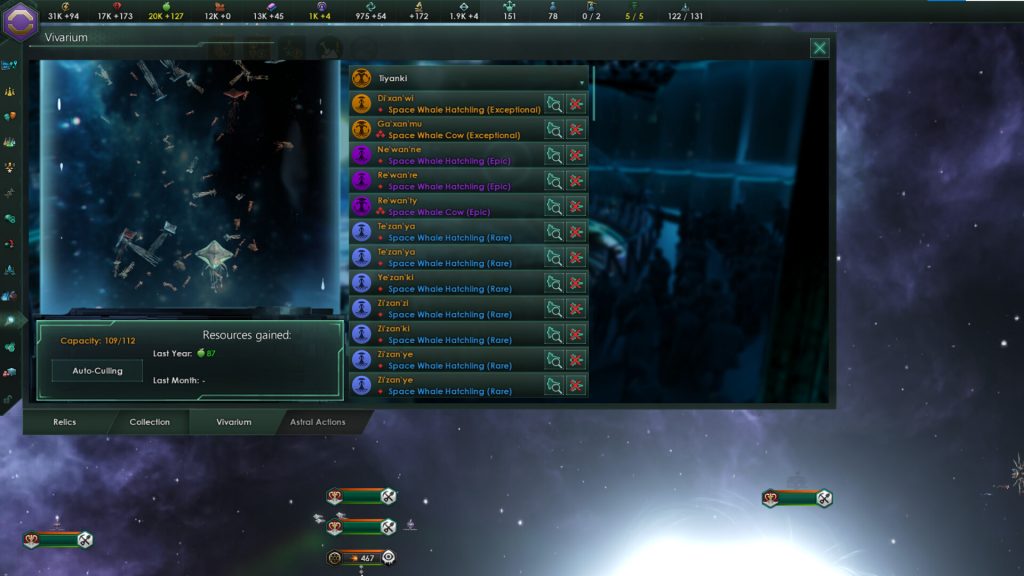Close the Vivarium window
Screen dimensions: 1024x576
[819, 48]
